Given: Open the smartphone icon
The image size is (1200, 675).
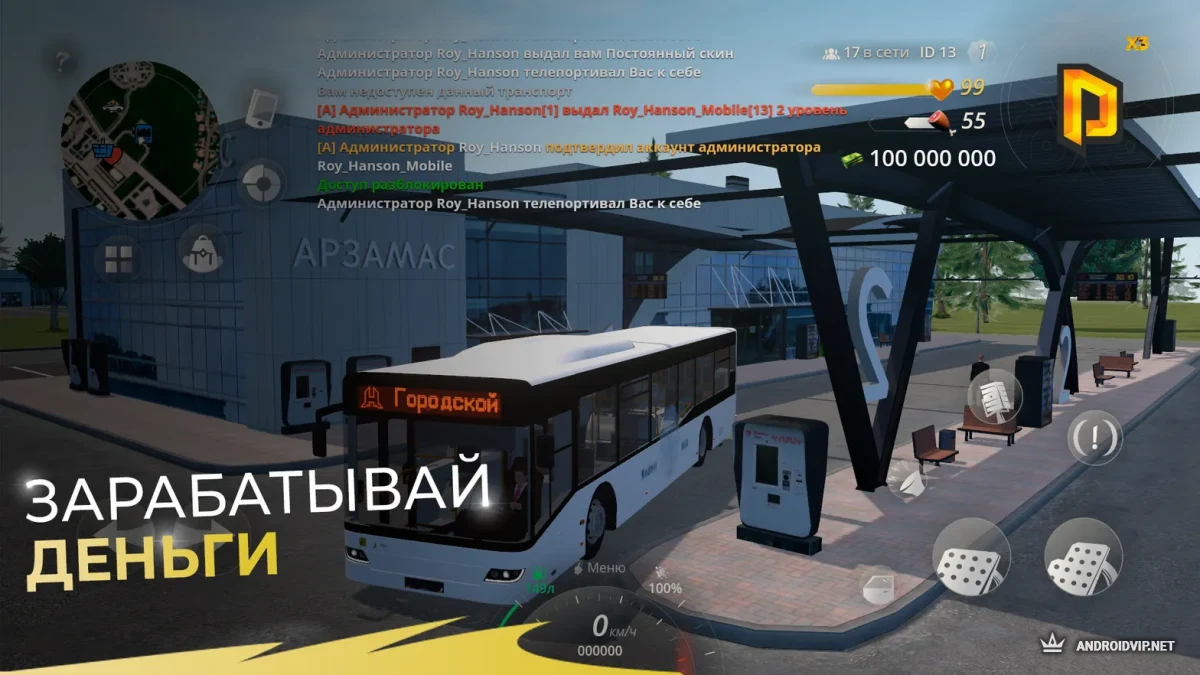Looking at the screenshot, I should pos(260,108).
